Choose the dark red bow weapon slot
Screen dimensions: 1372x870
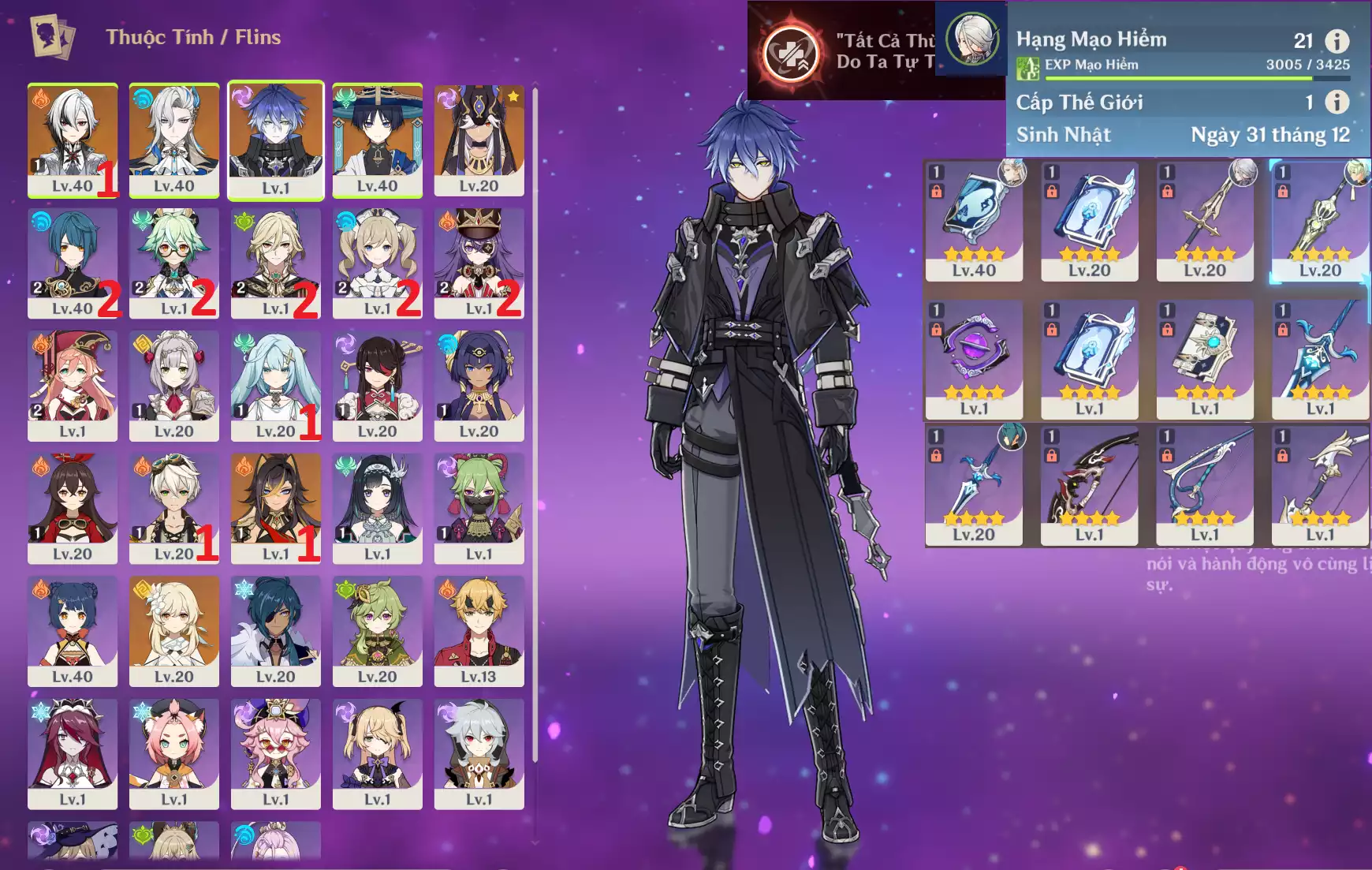pyautogui.click(x=1089, y=485)
